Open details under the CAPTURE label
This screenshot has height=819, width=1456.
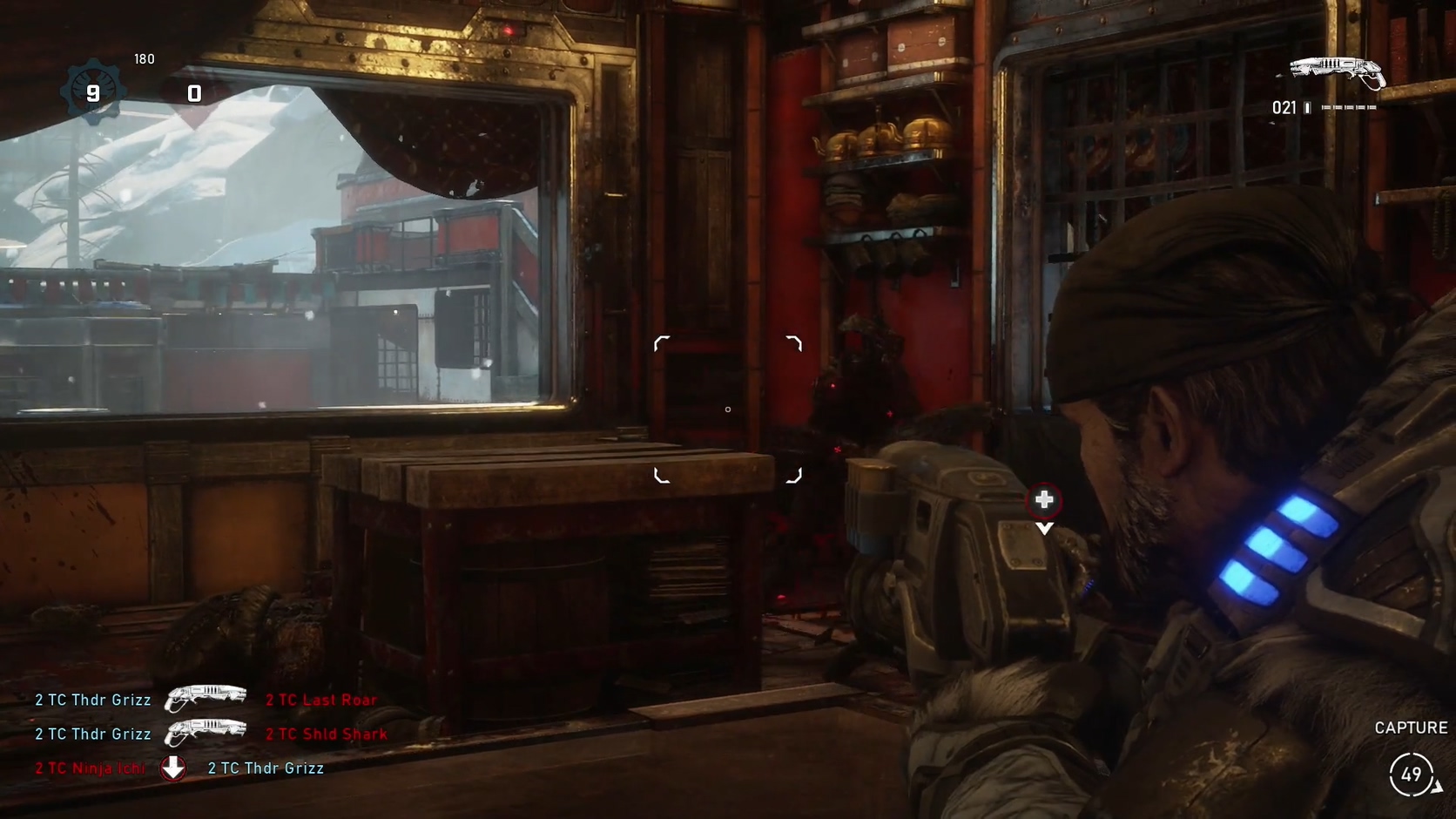pyautogui.click(x=1411, y=727)
